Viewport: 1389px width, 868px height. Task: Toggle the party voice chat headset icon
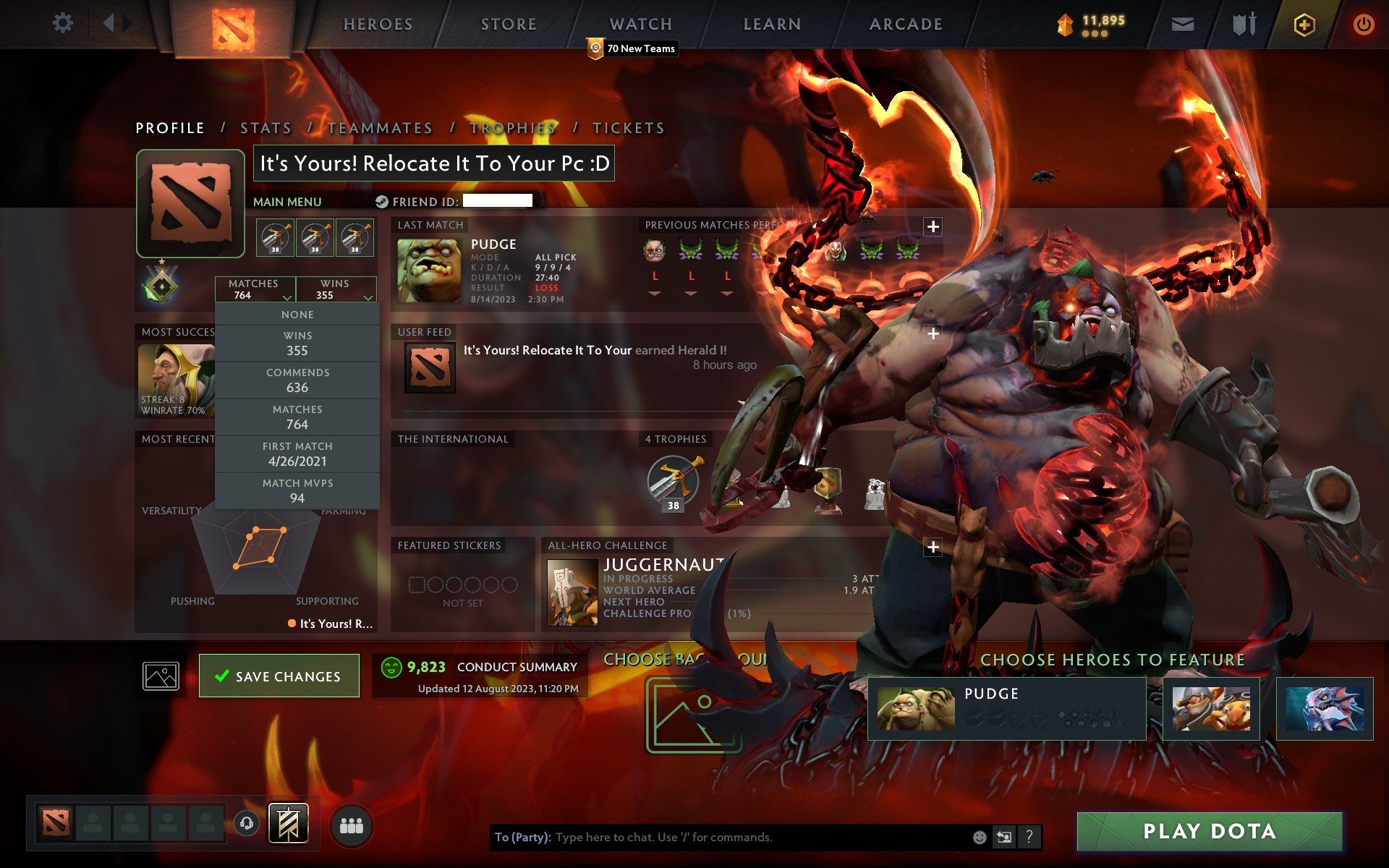(x=247, y=822)
